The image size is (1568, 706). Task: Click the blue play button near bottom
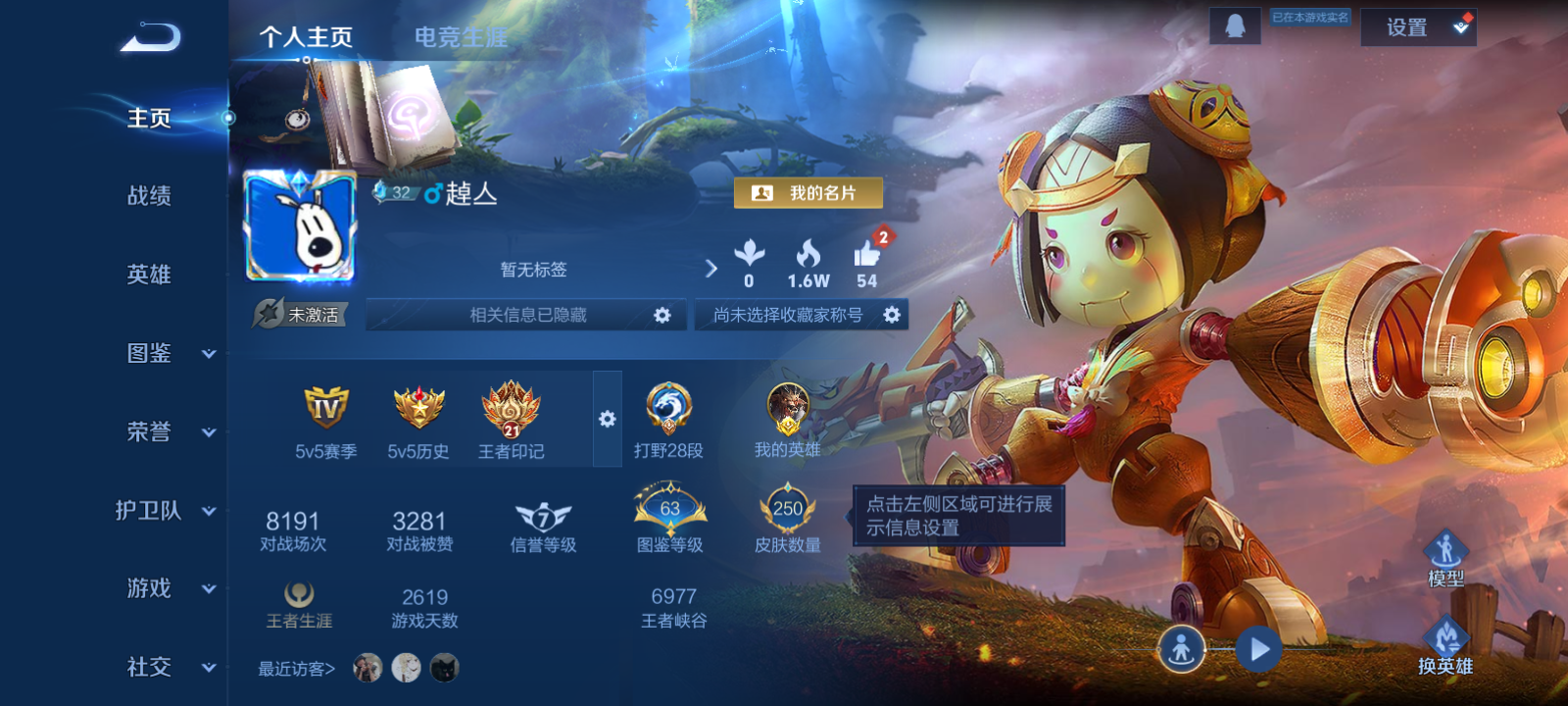pyautogui.click(x=1257, y=647)
